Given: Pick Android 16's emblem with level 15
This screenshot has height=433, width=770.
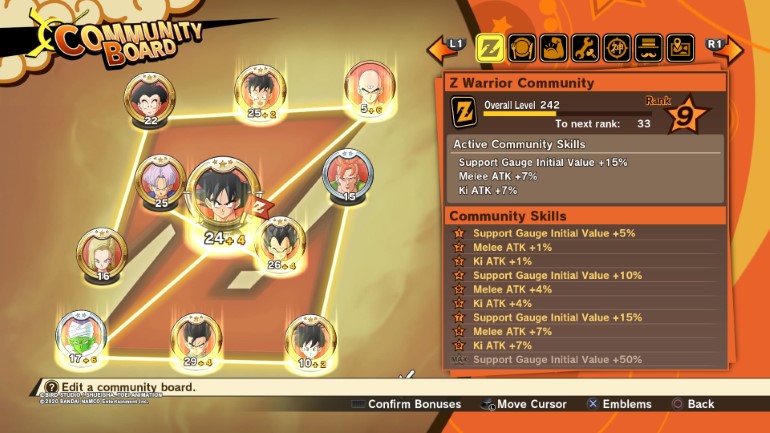Looking at the screenshot, I should pos(348,174).
